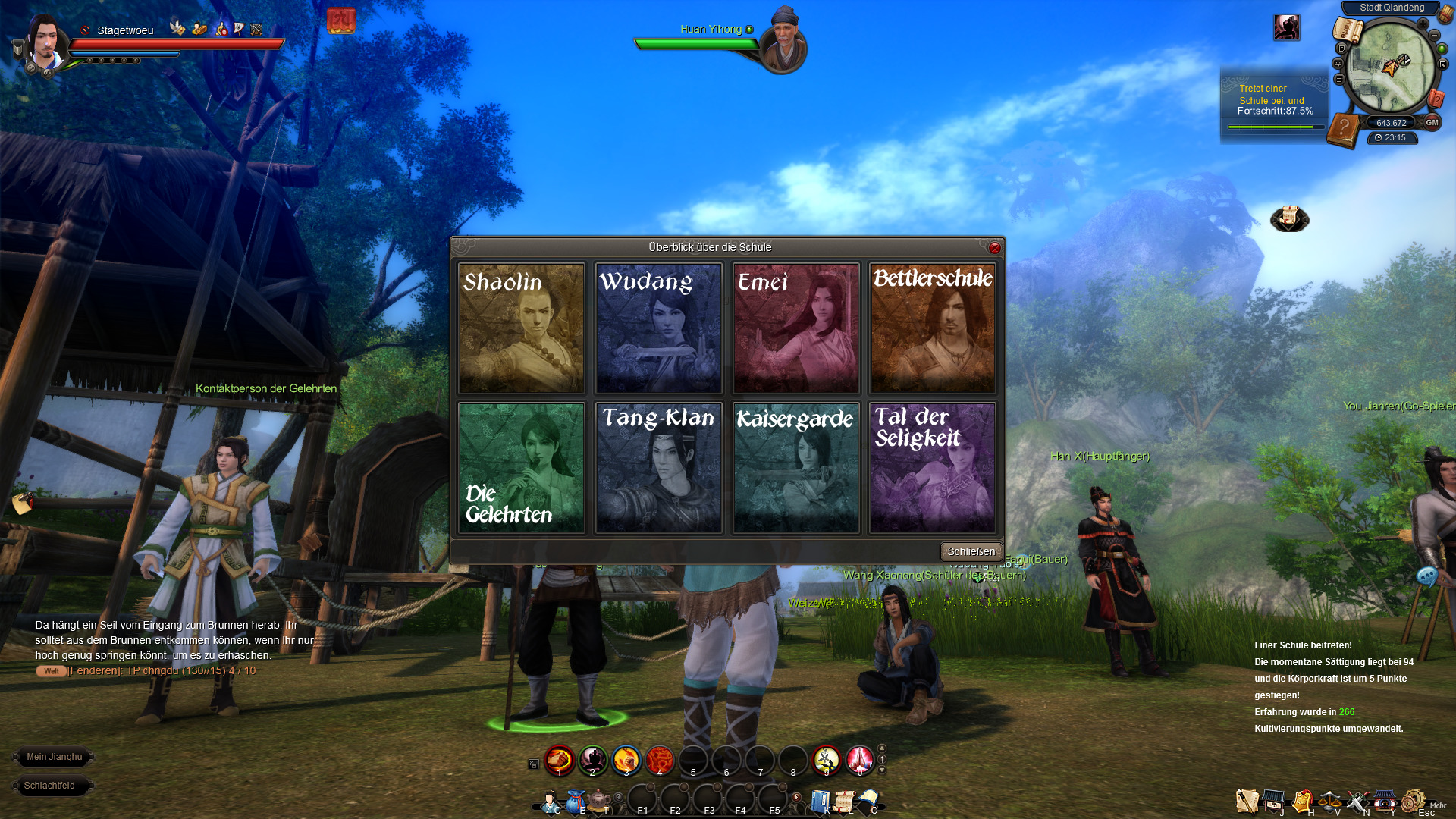
Task: Choose Die Gelehrten school tile
Action: [522, 468]
